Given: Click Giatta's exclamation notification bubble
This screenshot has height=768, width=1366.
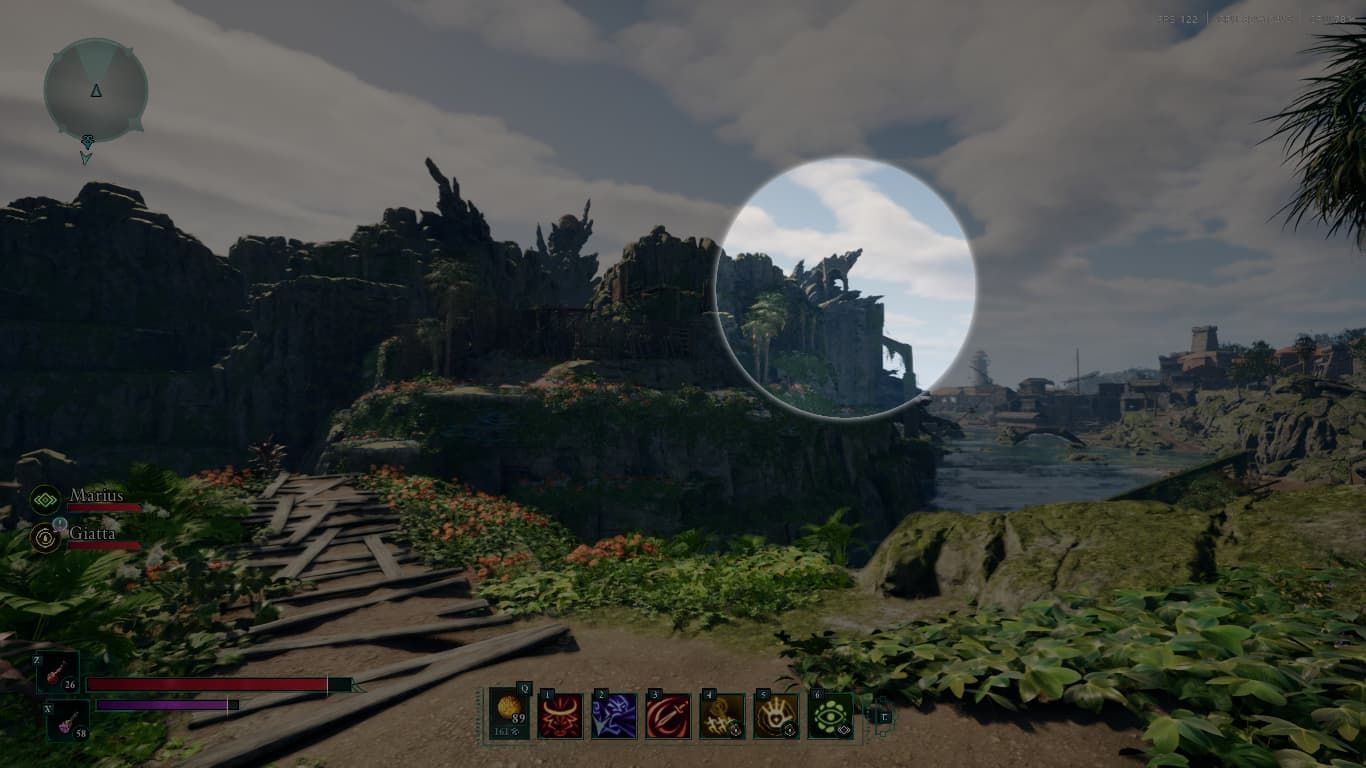Looking at the screenshot, I should [58, 523].
